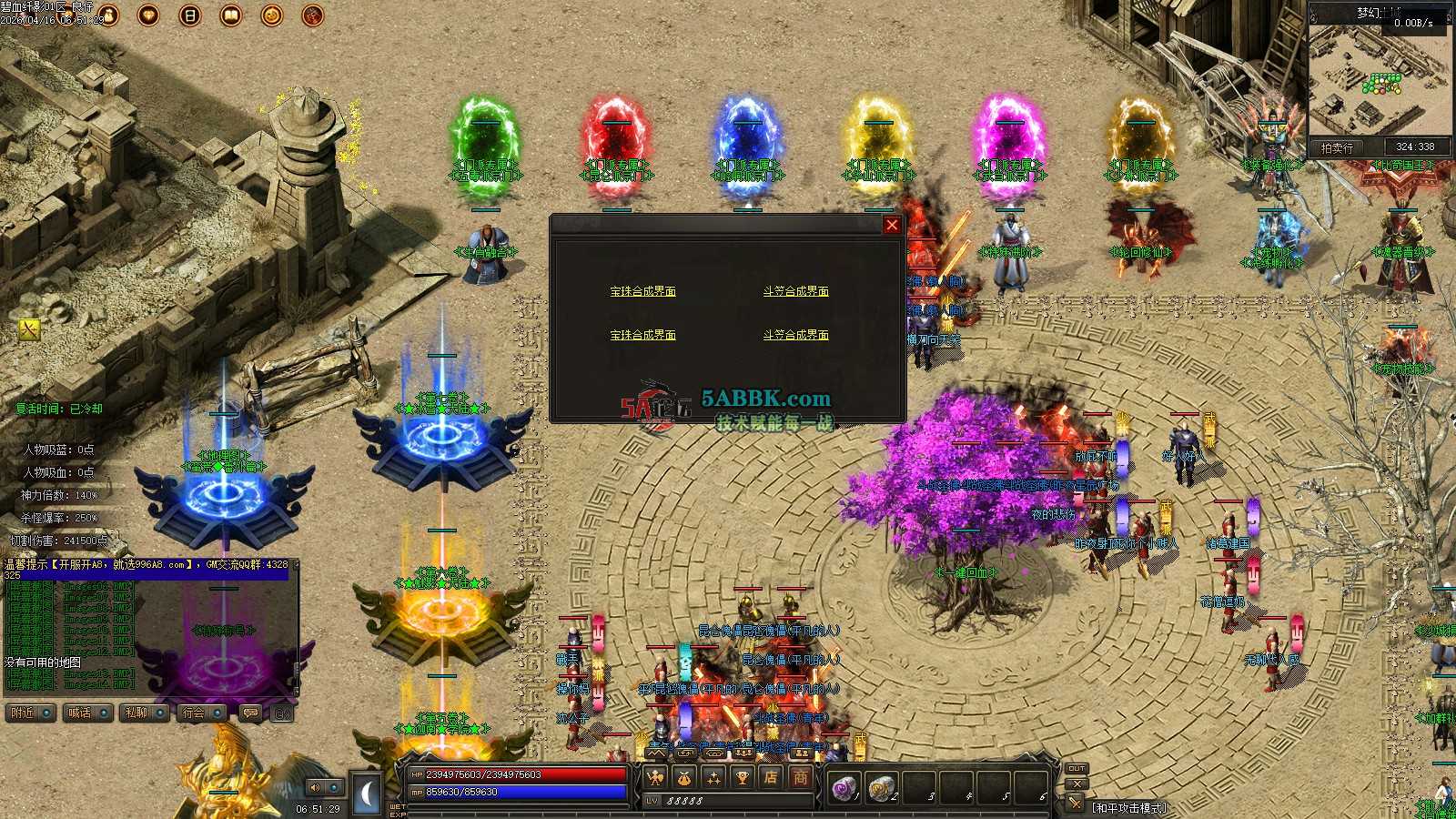Click the speech bubble chat button

point(250,713)
